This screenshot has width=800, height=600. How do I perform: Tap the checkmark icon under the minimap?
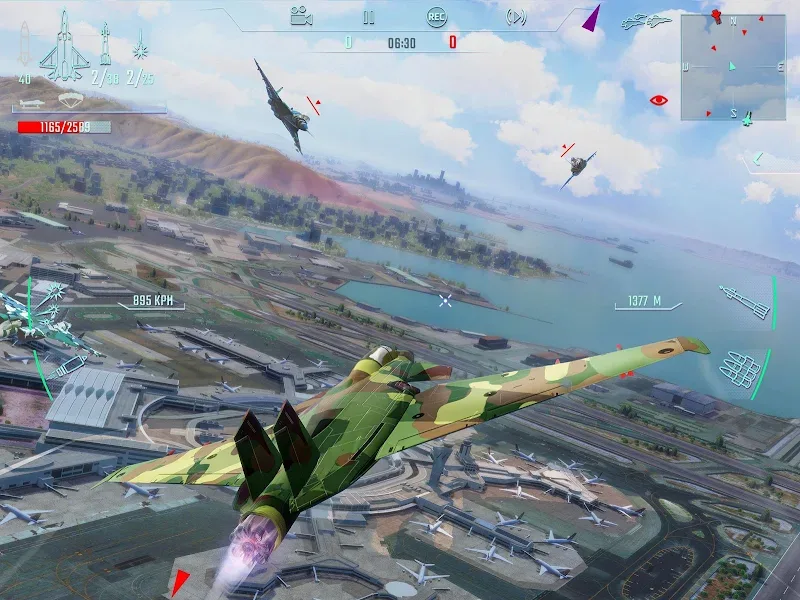[759, 157]
